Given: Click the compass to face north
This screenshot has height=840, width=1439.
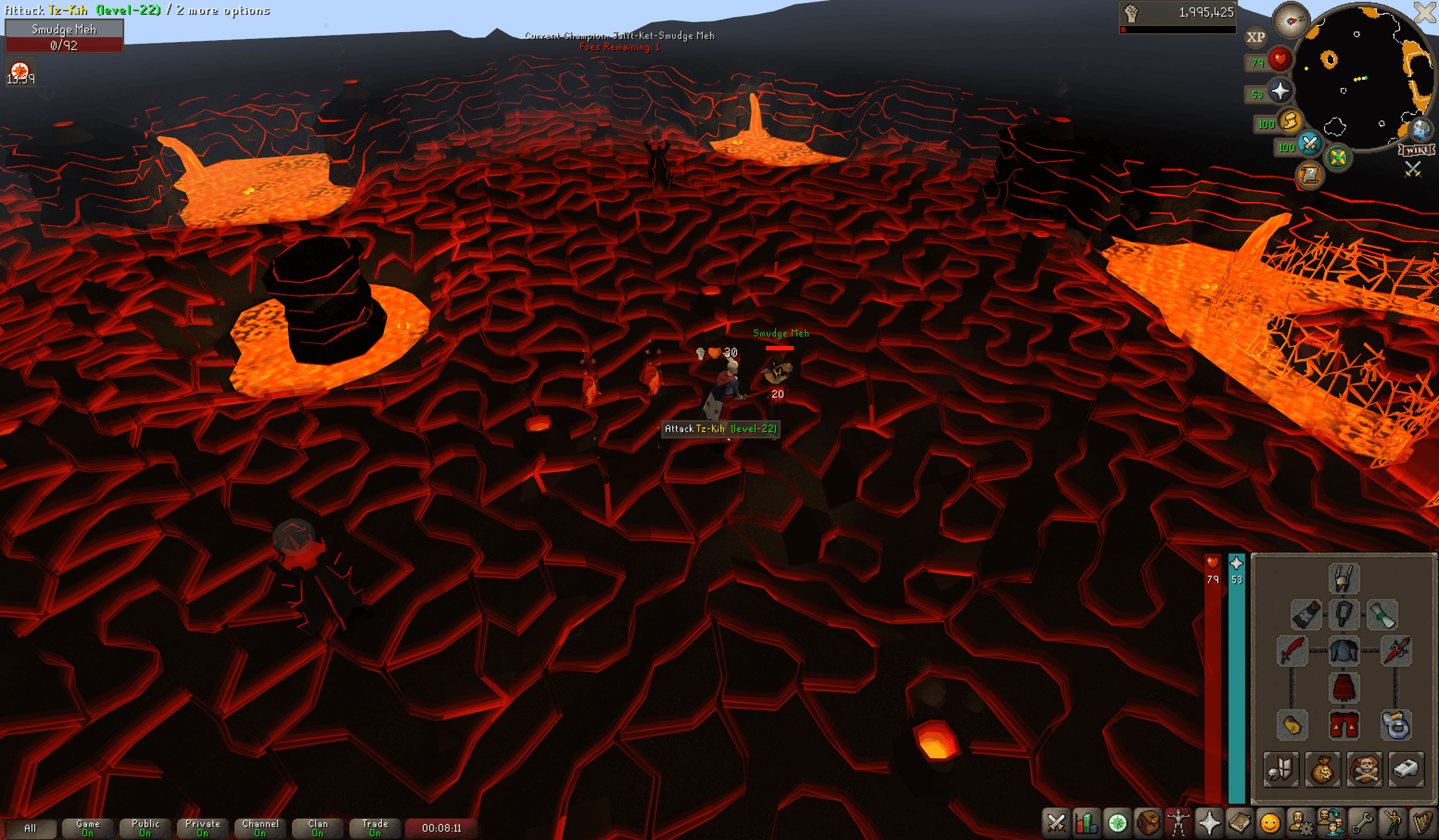Looking at the screenshot, I should tap(1291, 21).
